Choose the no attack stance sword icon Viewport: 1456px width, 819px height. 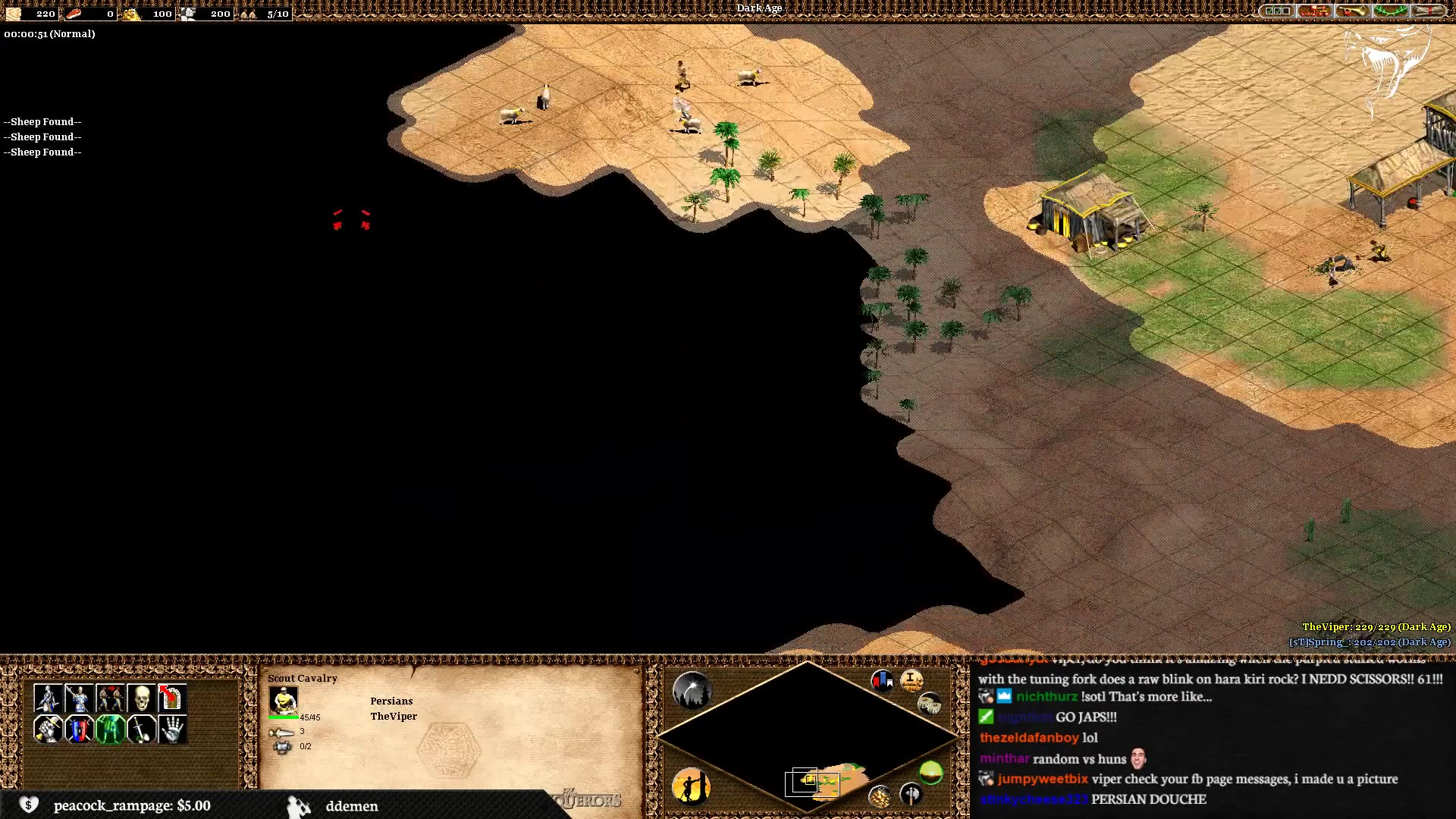(x=141, y=730)
